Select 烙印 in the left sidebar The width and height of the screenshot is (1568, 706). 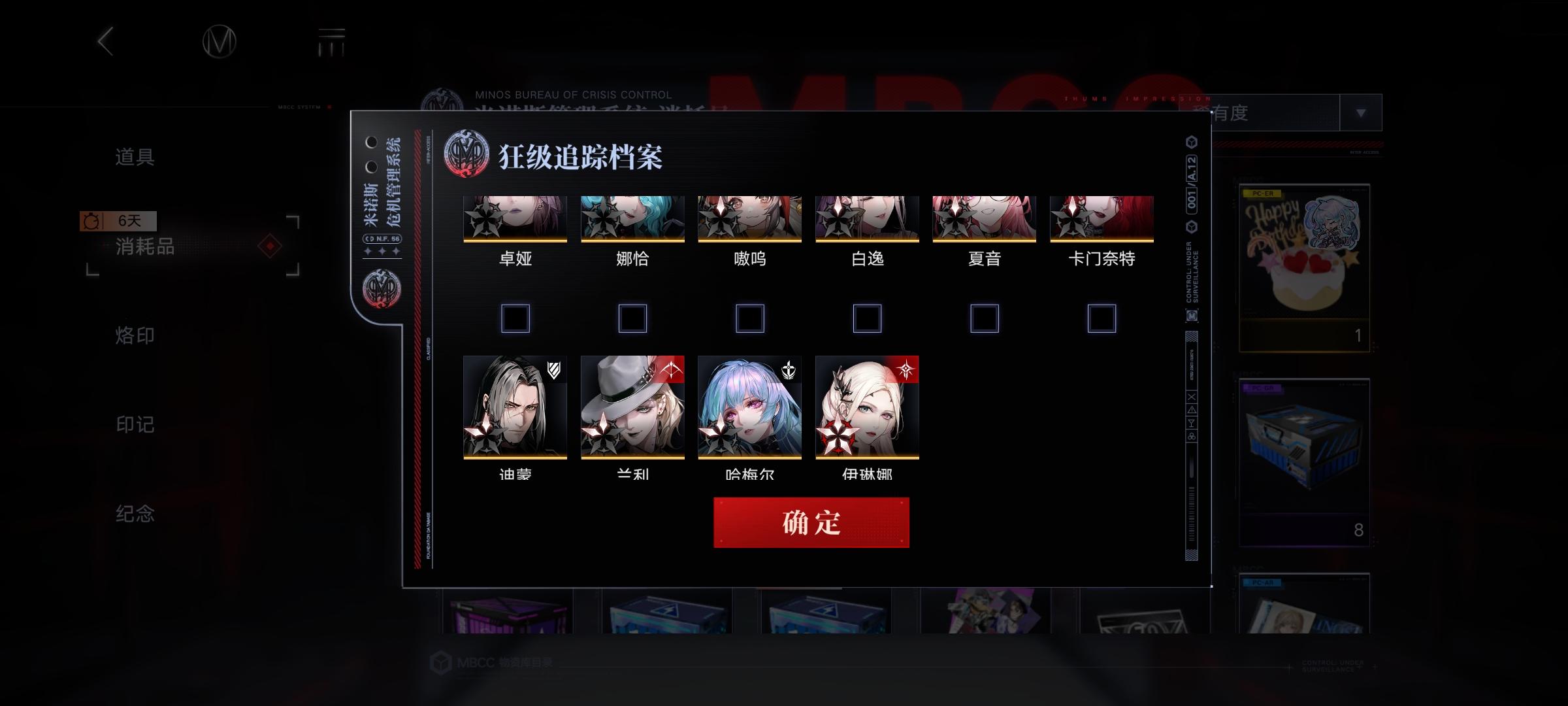[135, 335]
